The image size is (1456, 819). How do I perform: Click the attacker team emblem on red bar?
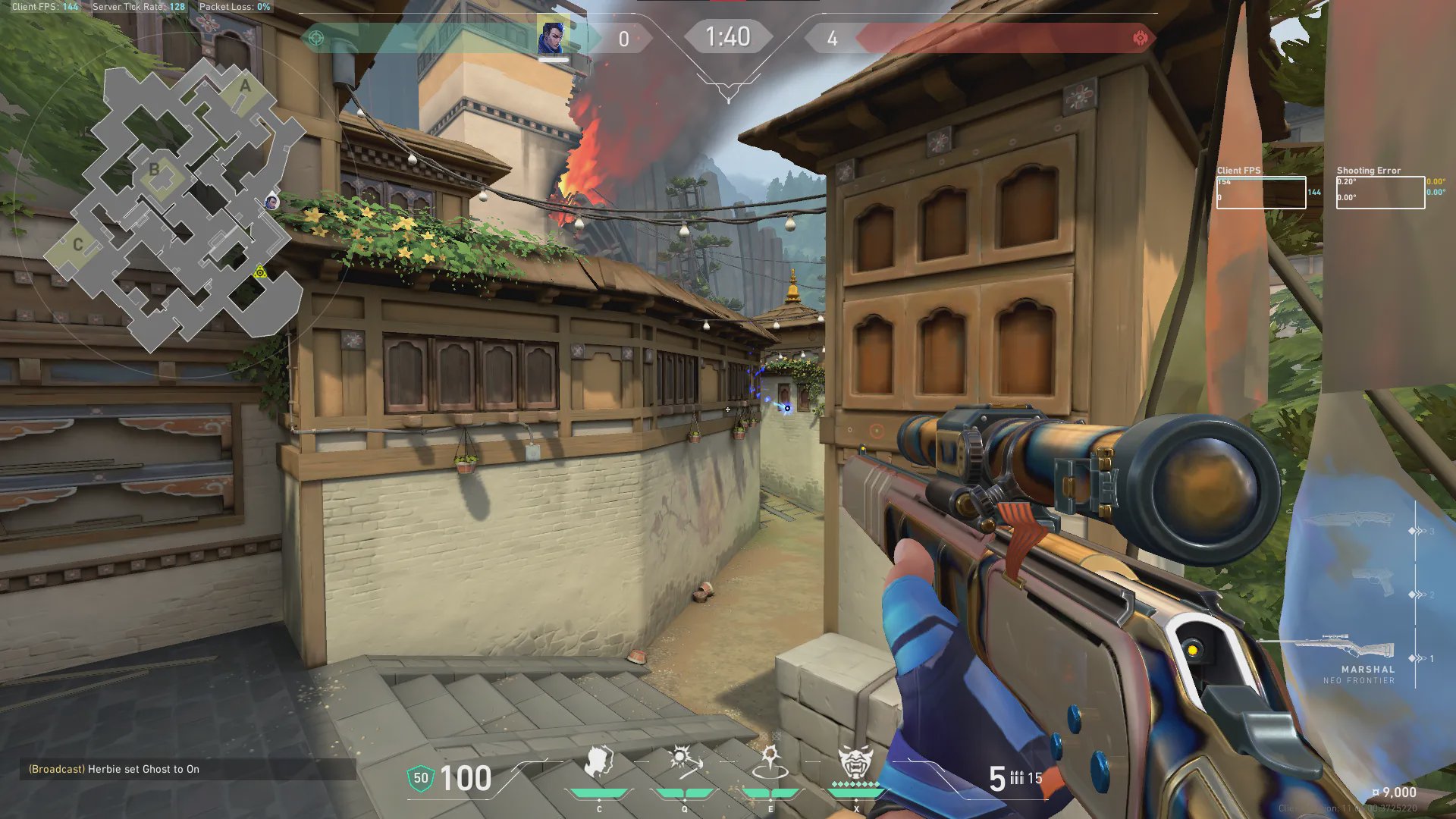(x=1140, y=38)
